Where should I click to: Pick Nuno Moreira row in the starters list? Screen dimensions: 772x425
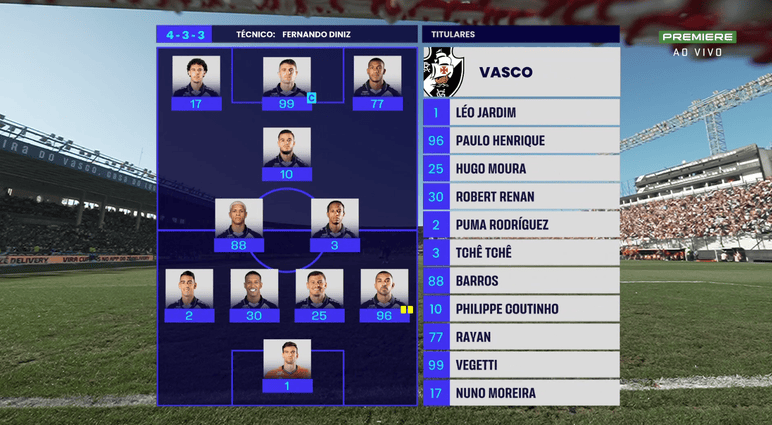520,393
